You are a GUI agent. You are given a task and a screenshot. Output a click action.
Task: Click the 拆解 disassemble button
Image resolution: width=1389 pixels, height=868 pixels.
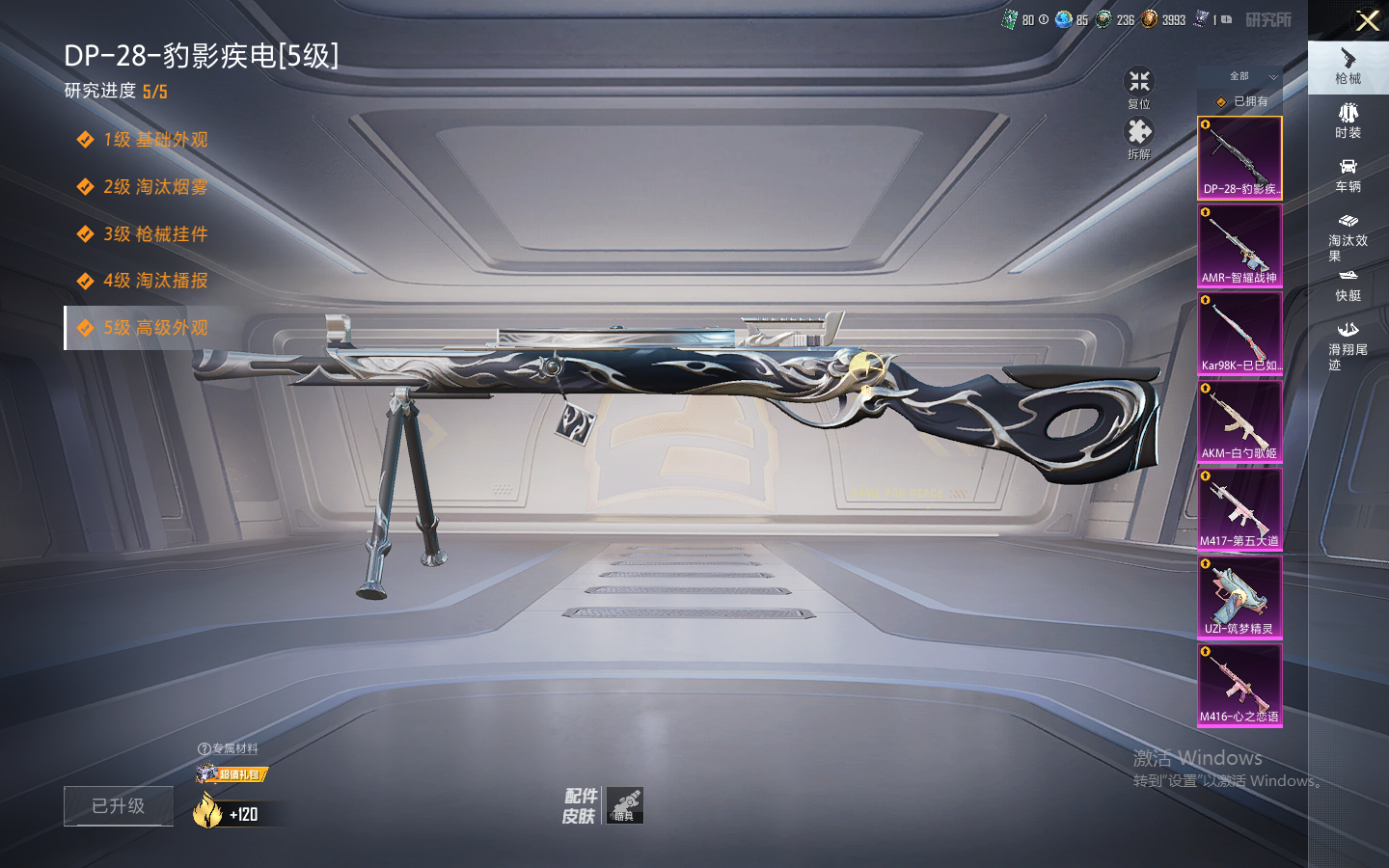[x=1139, y=138]
